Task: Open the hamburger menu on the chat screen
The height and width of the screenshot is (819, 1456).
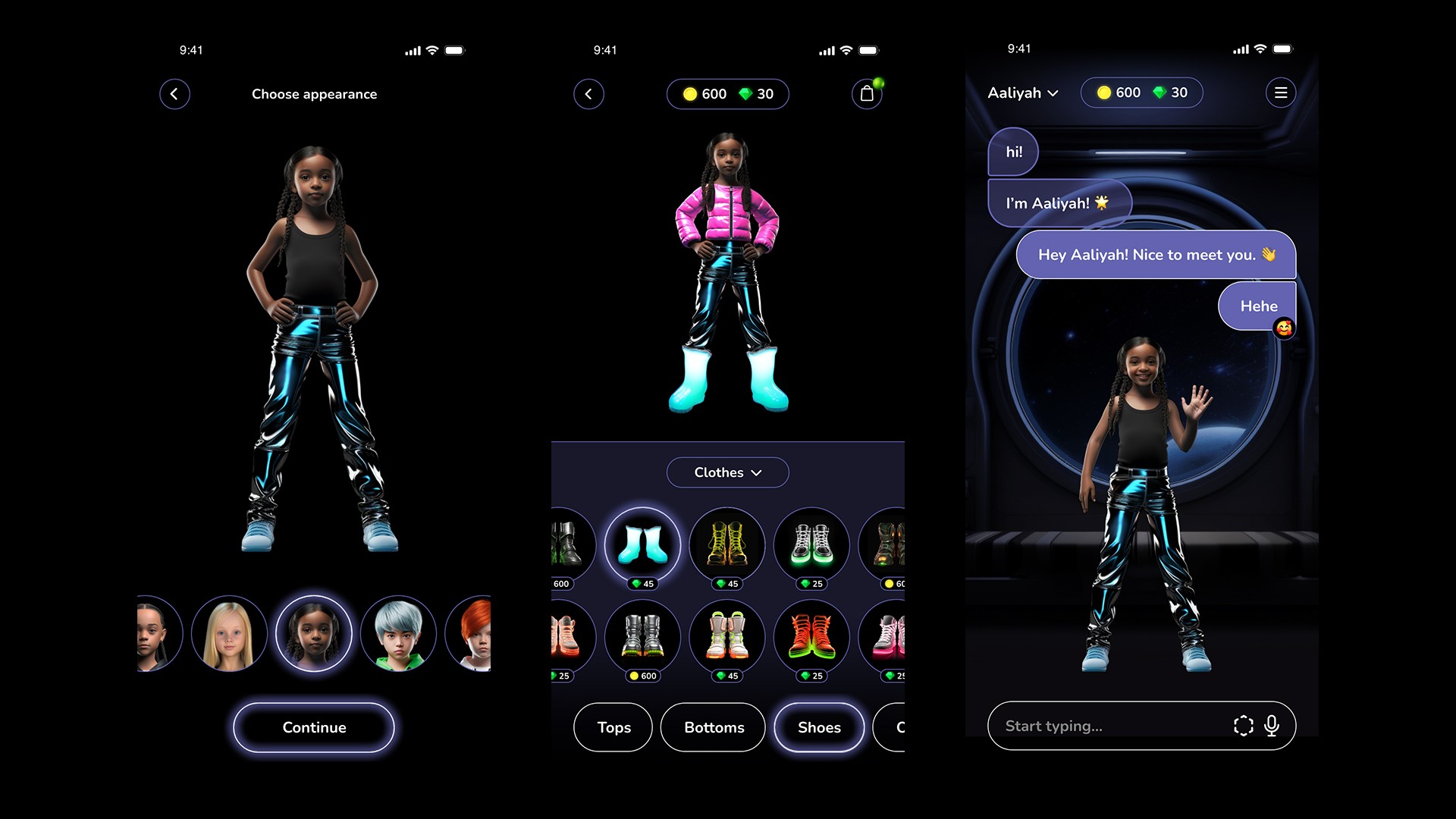Action: [x=1282, y=93]
